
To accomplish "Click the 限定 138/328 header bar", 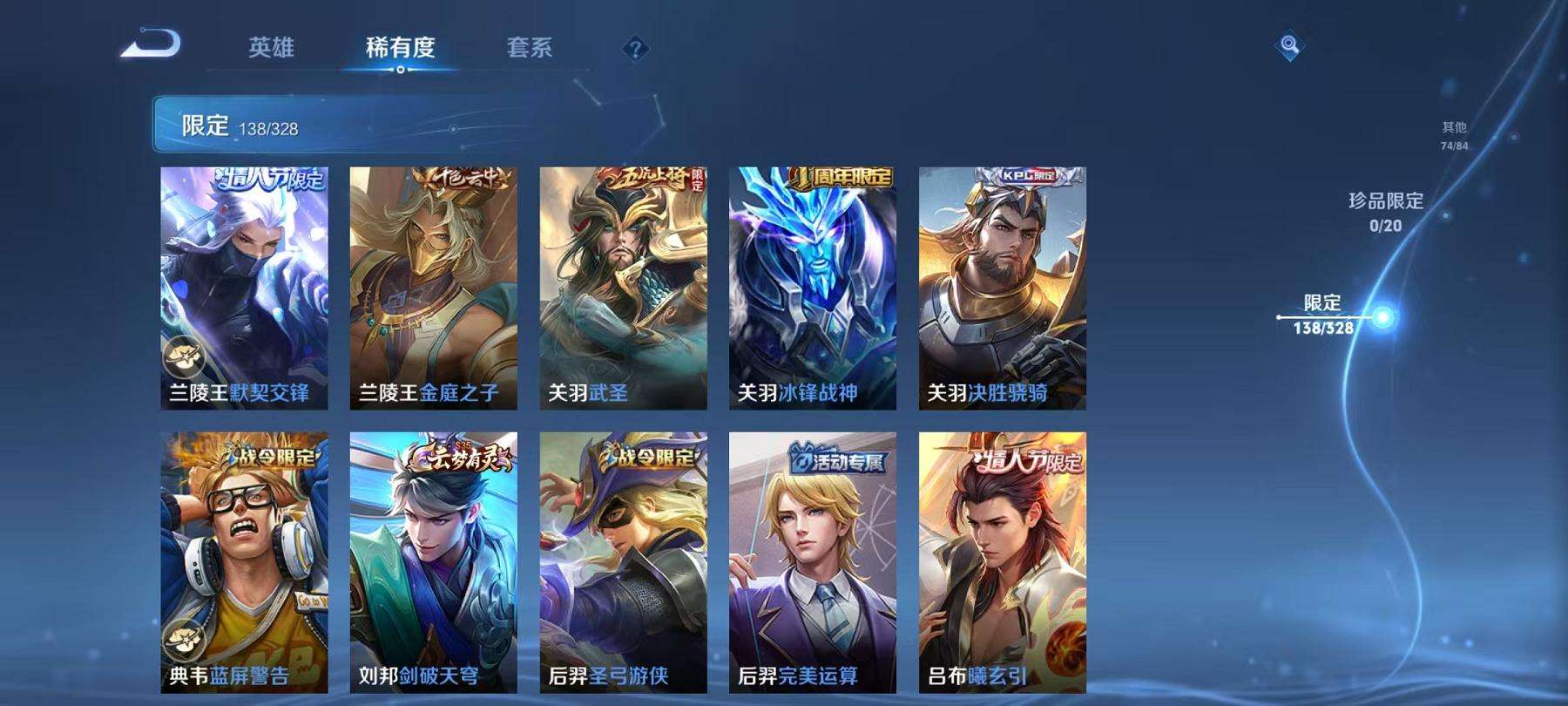I will click(261, 126).
